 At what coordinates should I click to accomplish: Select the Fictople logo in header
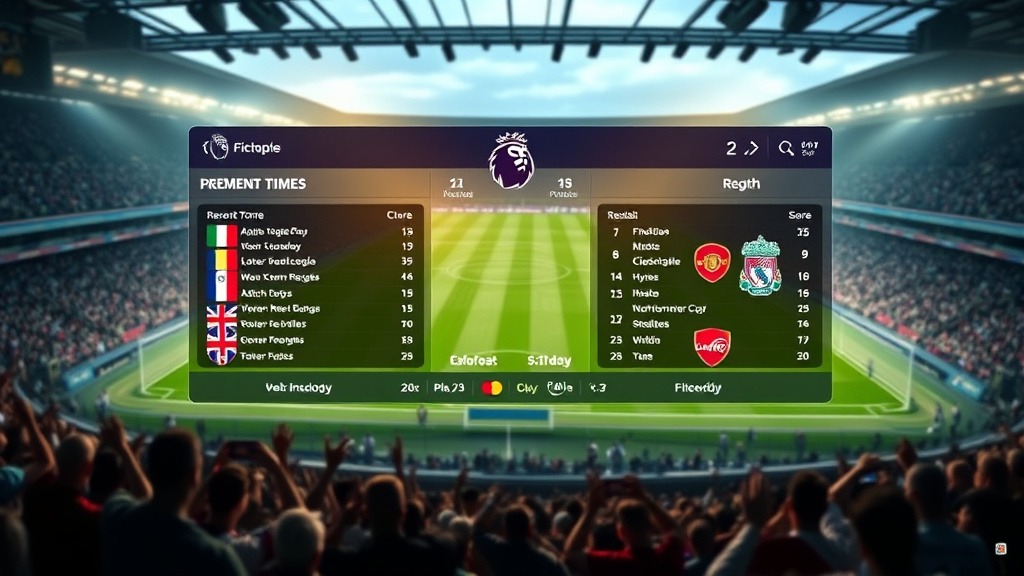point(216,148)
